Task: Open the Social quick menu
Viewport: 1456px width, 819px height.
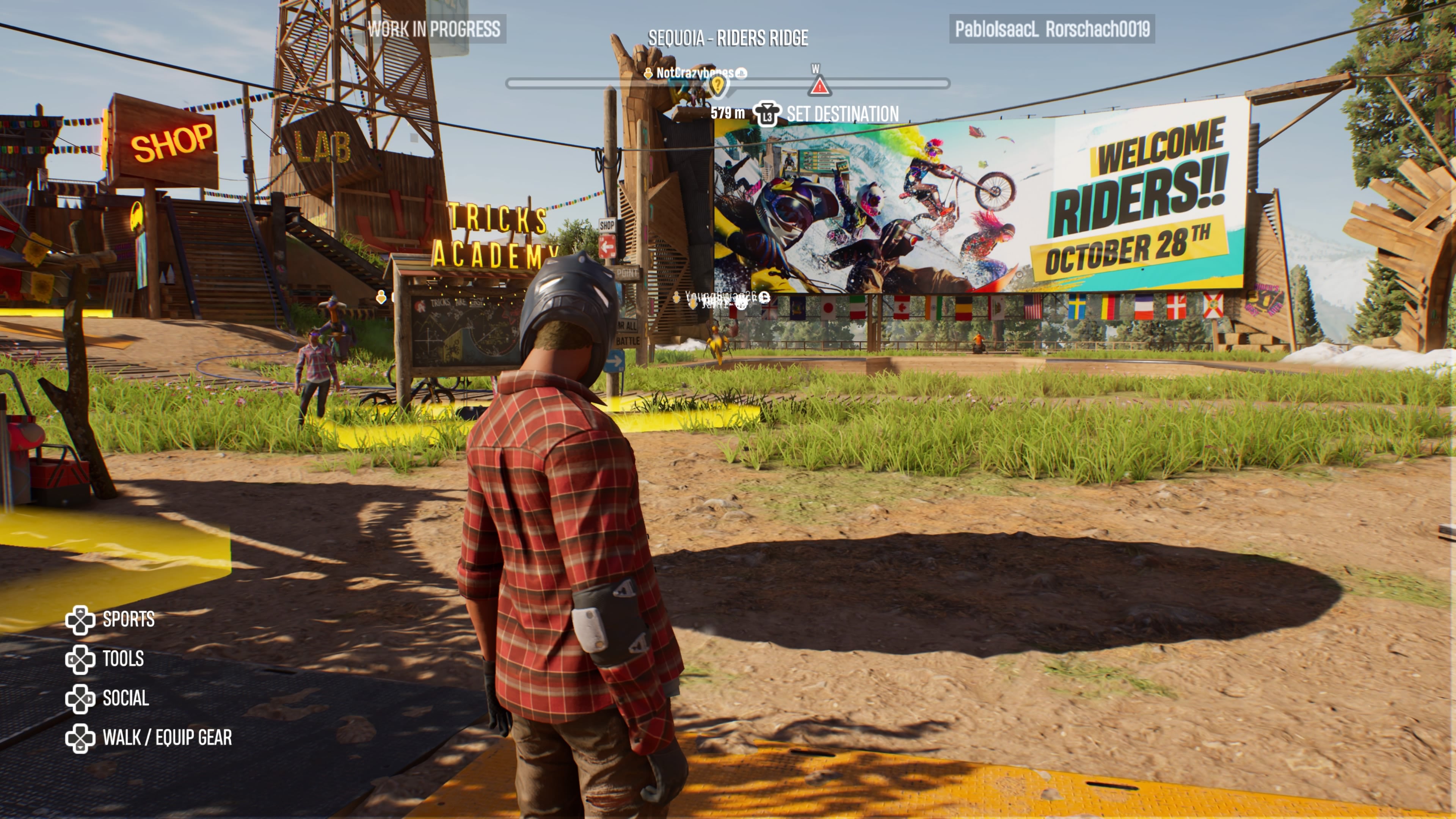Action: coord(107,698)
